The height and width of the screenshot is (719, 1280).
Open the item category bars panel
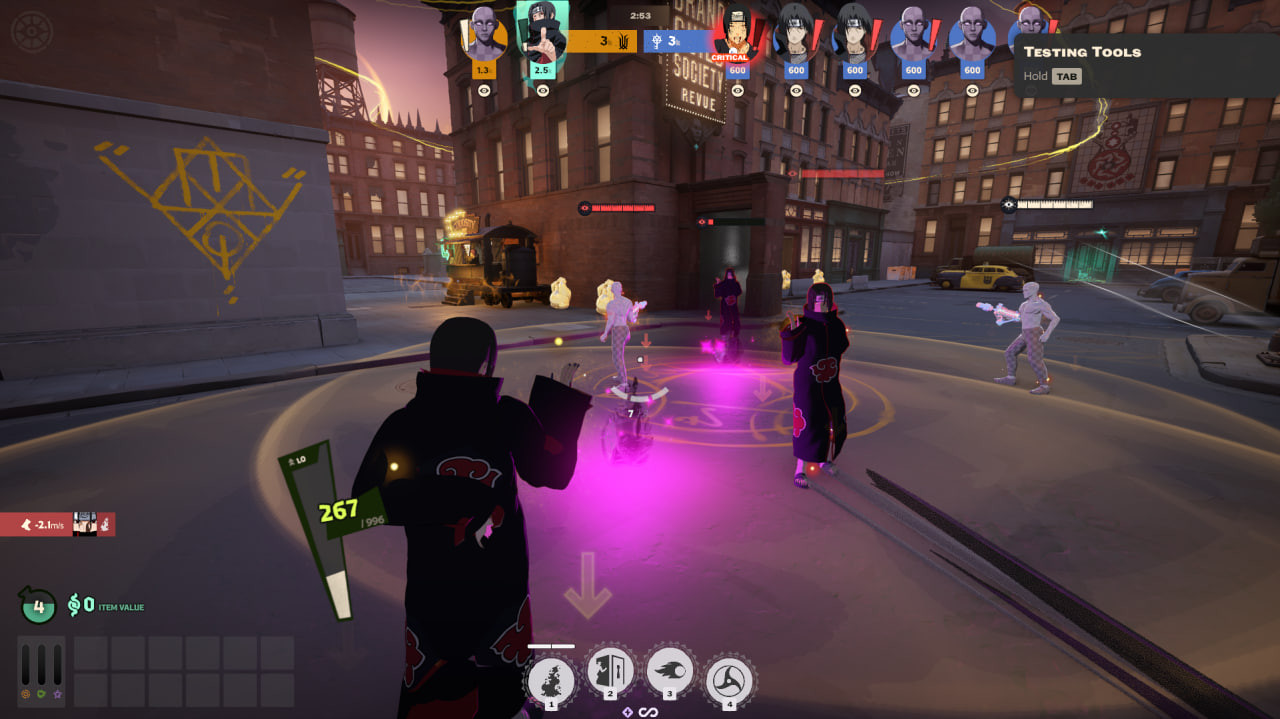click(x=42, y=672)
